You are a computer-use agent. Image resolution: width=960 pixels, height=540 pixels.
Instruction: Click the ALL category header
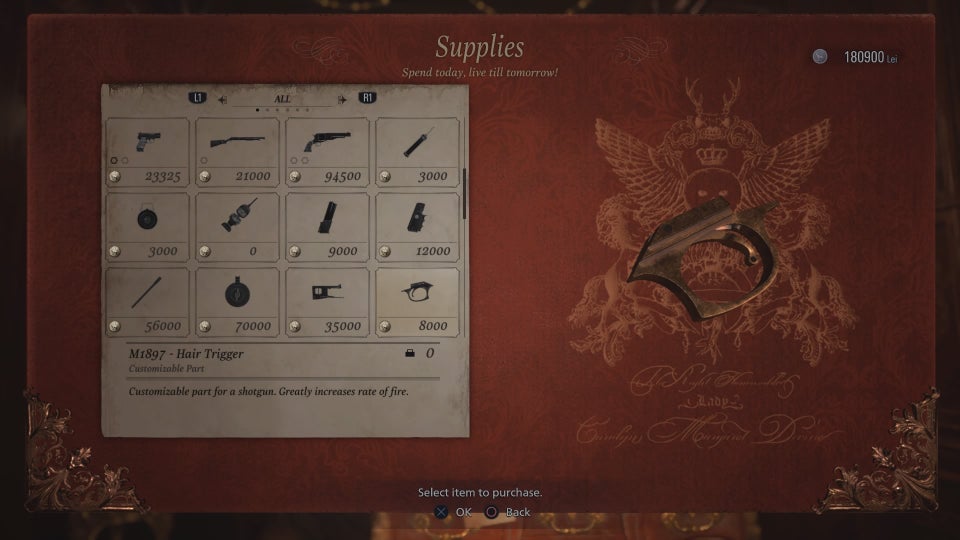[x=283, y=99]
